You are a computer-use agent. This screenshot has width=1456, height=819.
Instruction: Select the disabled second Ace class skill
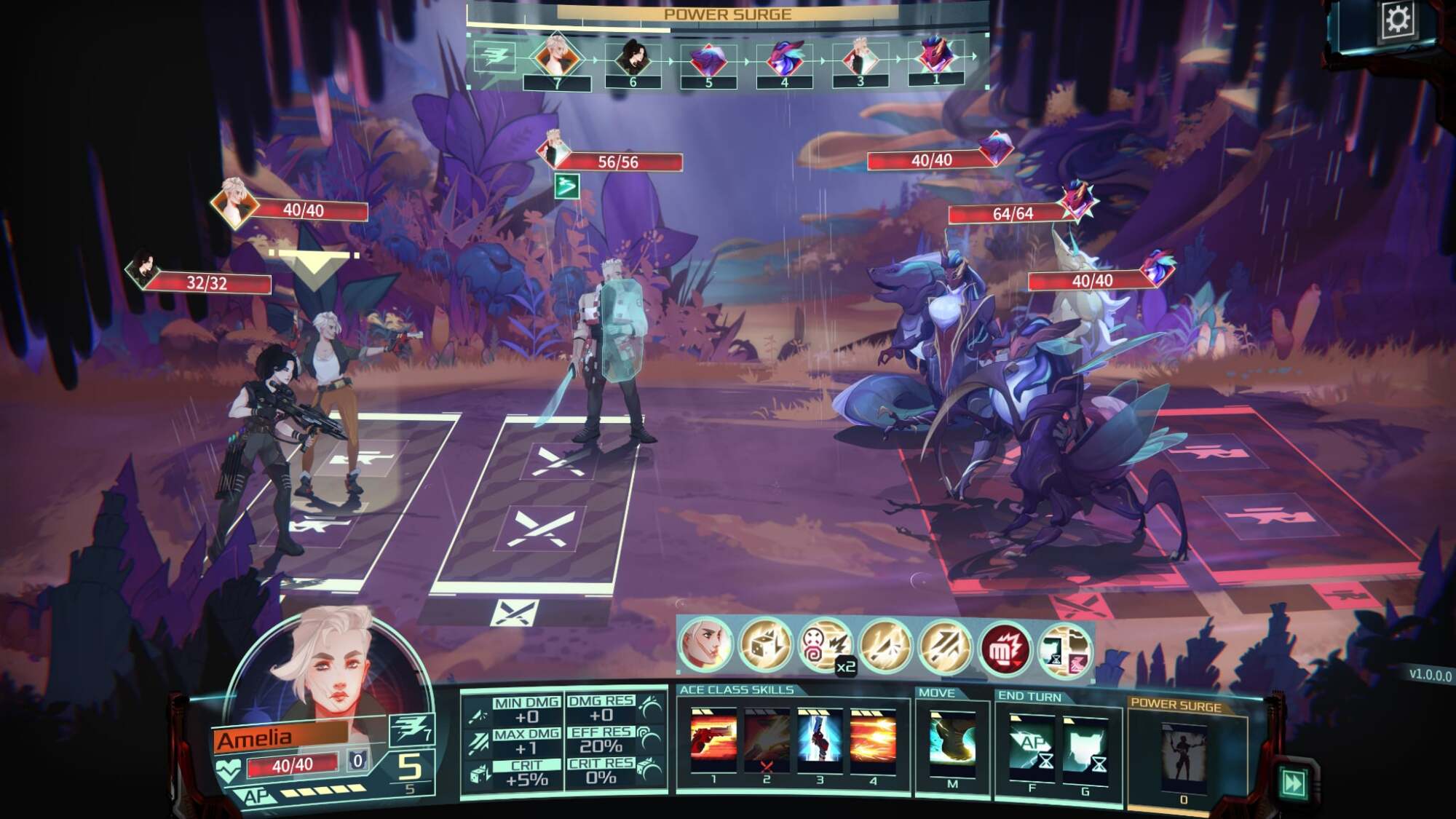766,740
